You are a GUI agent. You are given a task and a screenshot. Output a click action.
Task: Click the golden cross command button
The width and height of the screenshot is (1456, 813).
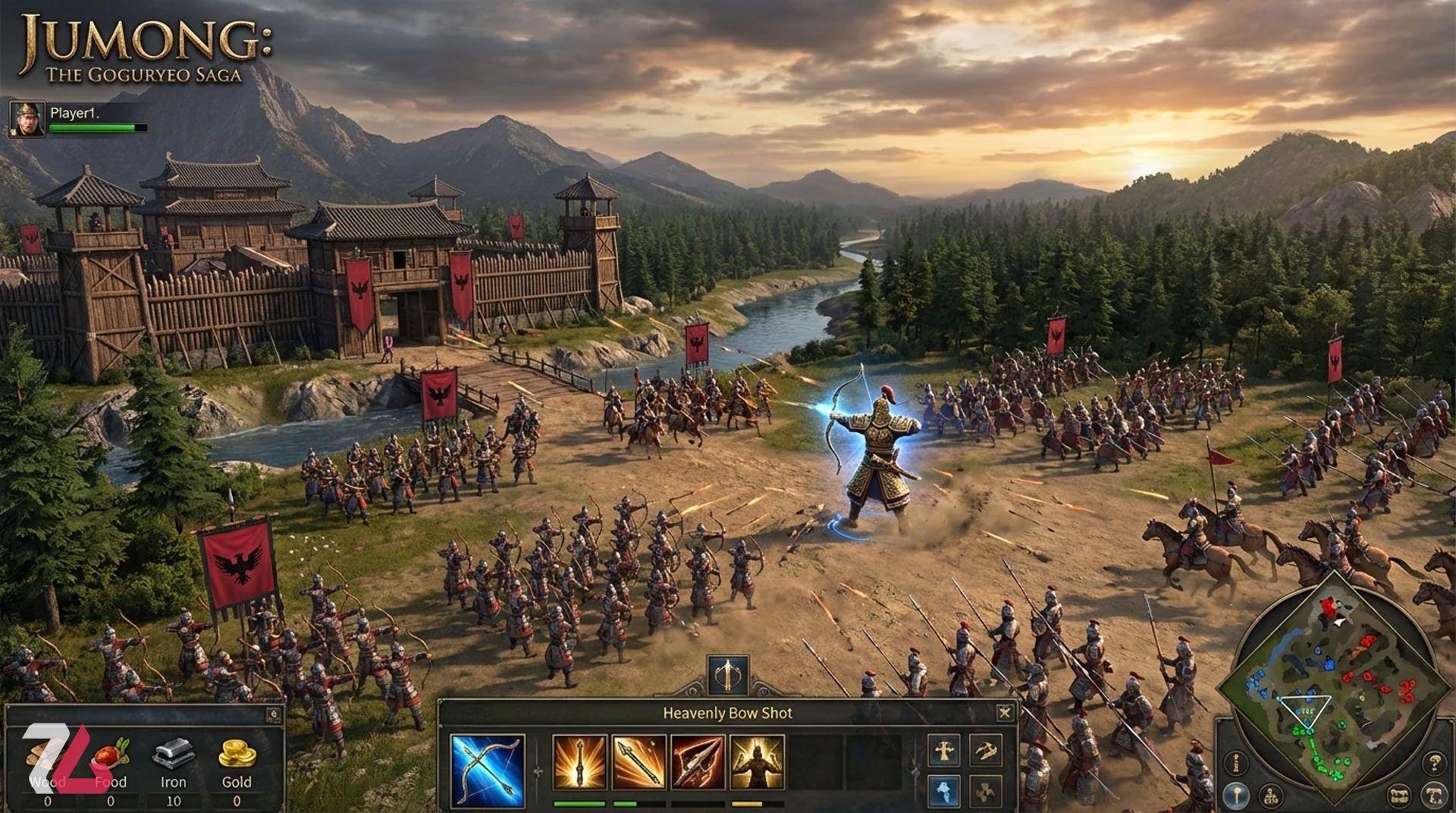pyautogui.click(x=944, y=751)
